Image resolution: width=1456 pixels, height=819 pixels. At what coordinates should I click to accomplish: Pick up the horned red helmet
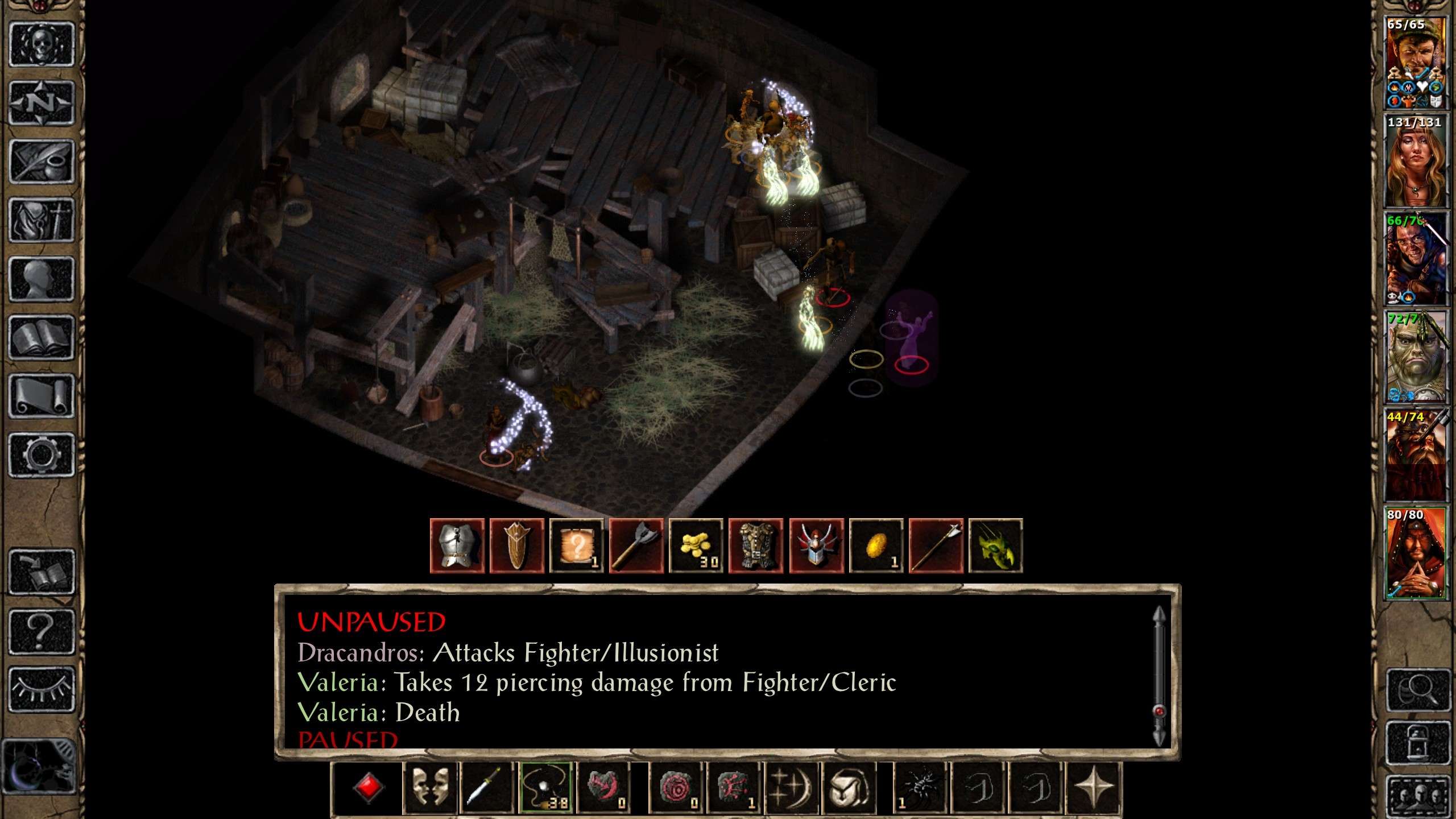(816, 546)
